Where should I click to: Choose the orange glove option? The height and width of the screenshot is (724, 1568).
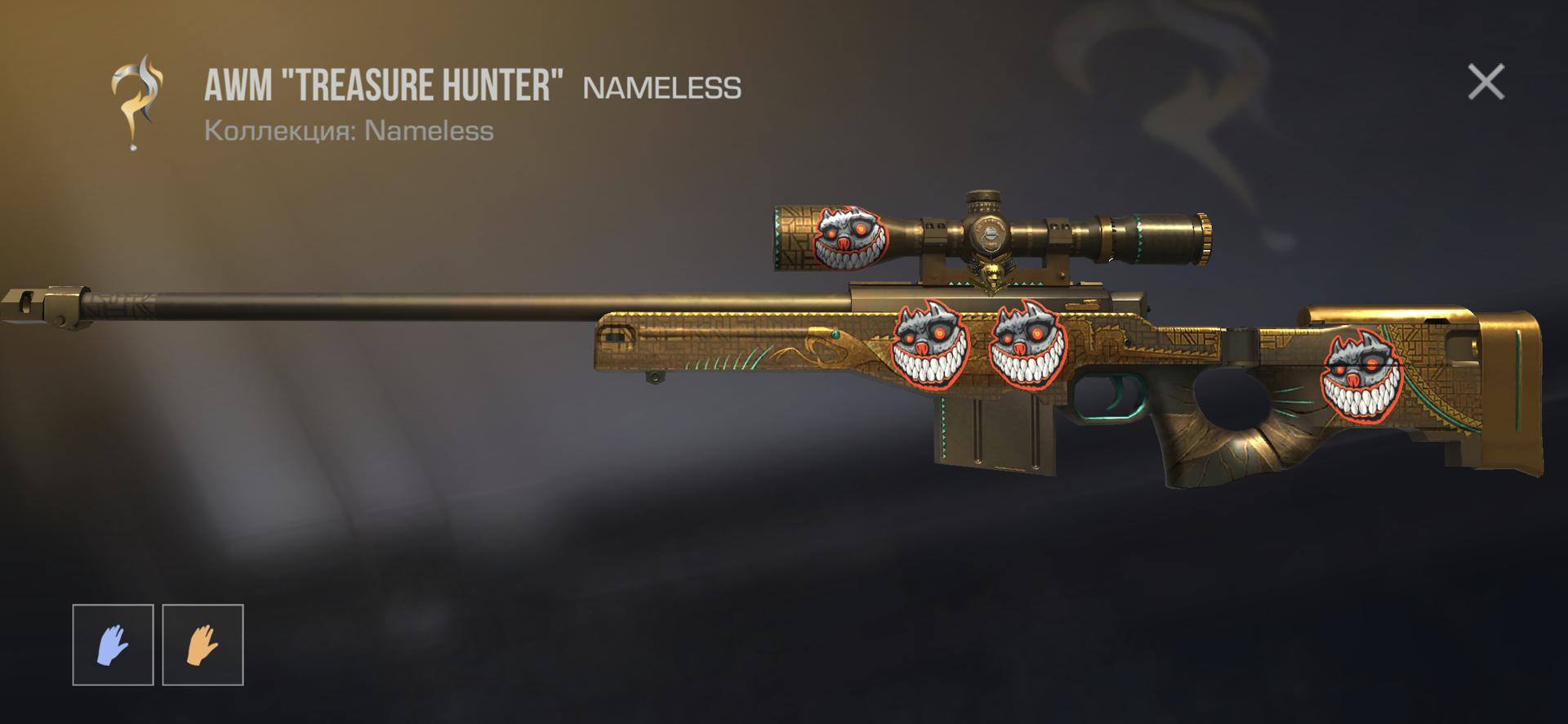click(x=203, y=644)
